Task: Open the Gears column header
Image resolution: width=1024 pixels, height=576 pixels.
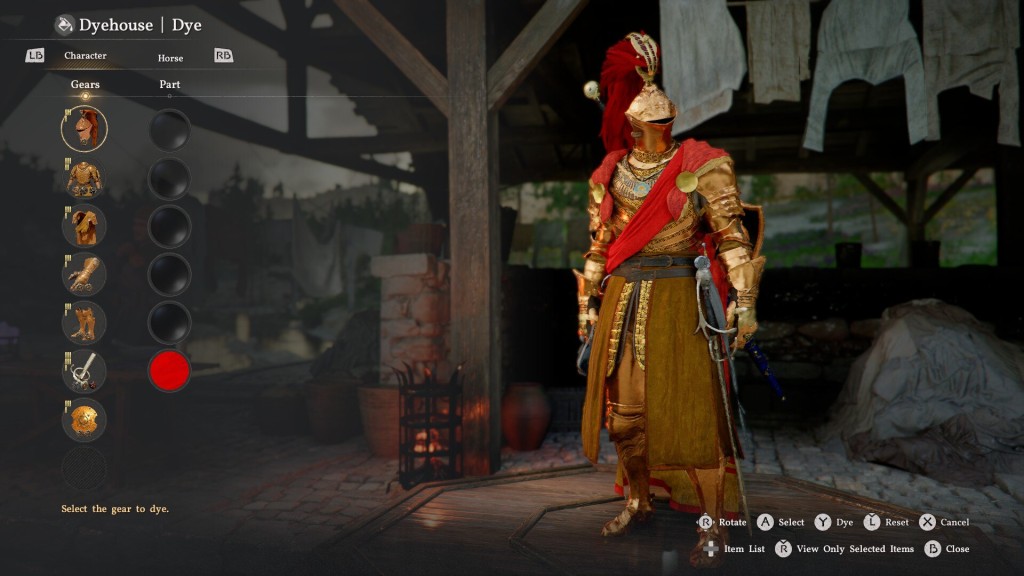Action: [85, 85]
